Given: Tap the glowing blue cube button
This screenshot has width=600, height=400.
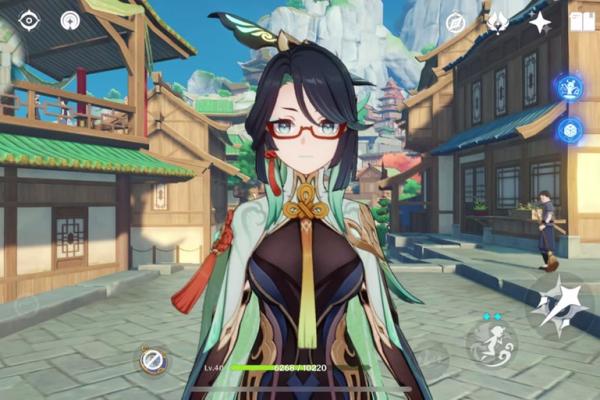Looking at the screenshot, I should 570,130.
